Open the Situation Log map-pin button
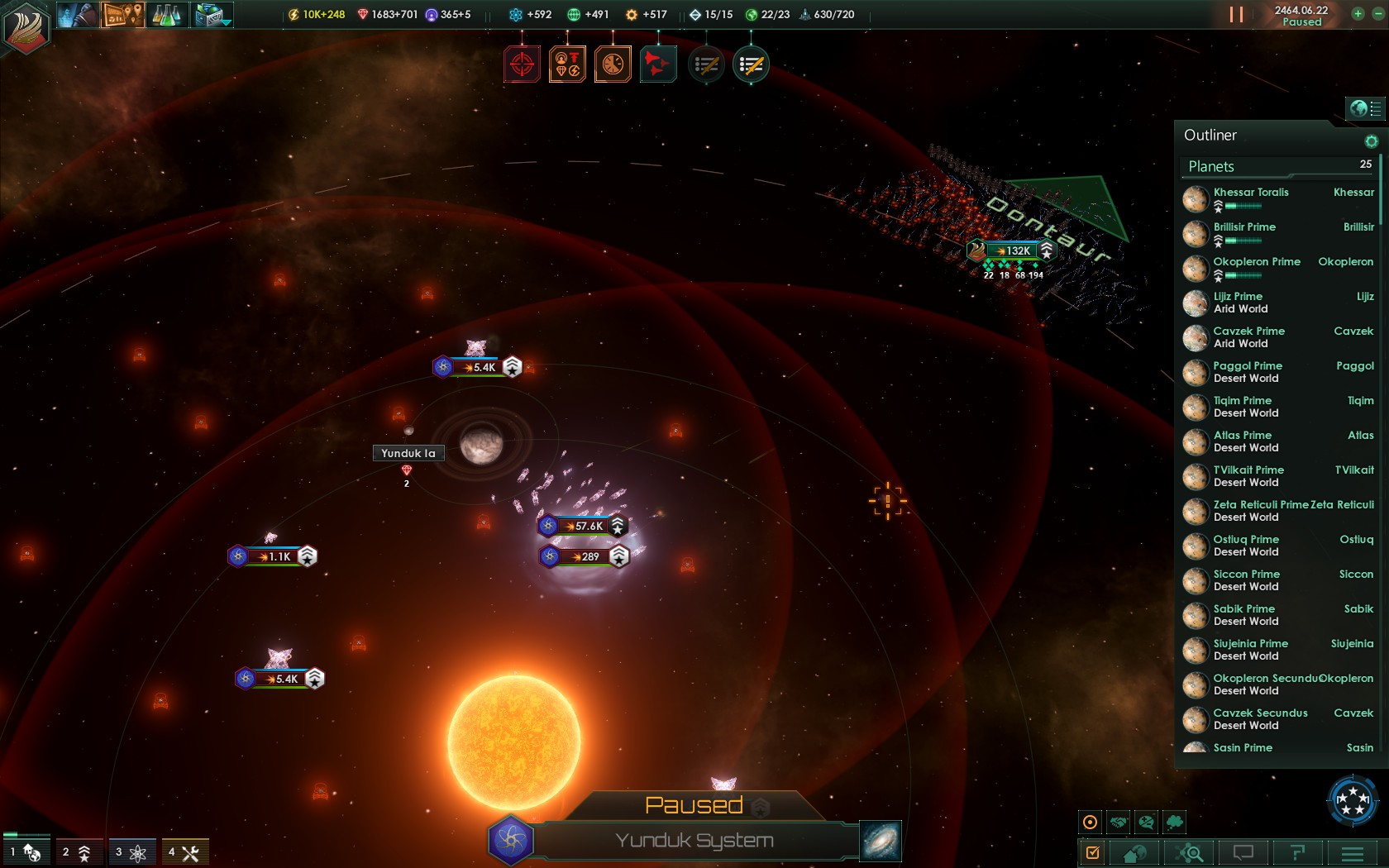The width and height of the screenshot is (1389, 868). click(122, 15)
